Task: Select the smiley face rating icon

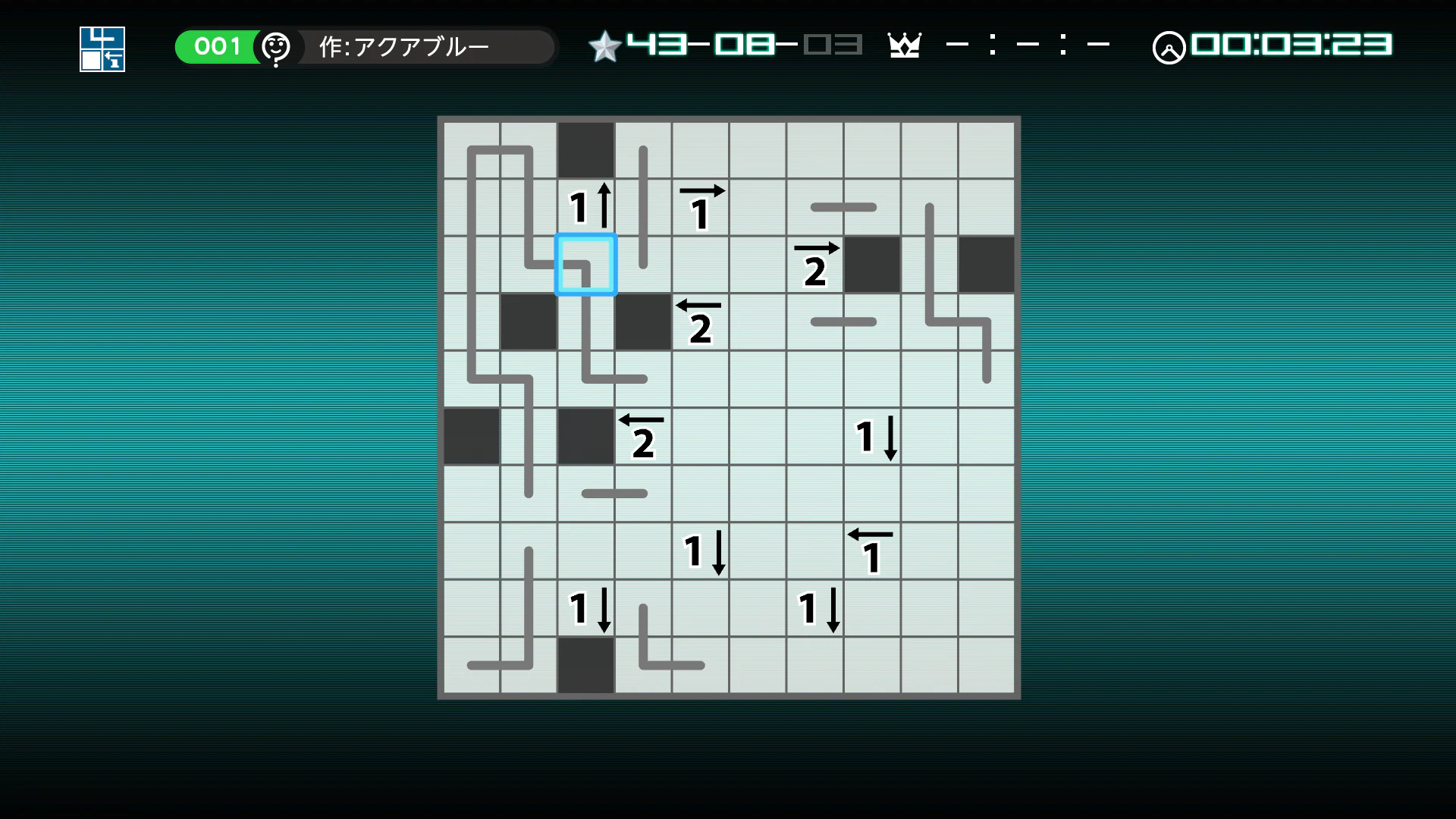Action: [277, 47]
